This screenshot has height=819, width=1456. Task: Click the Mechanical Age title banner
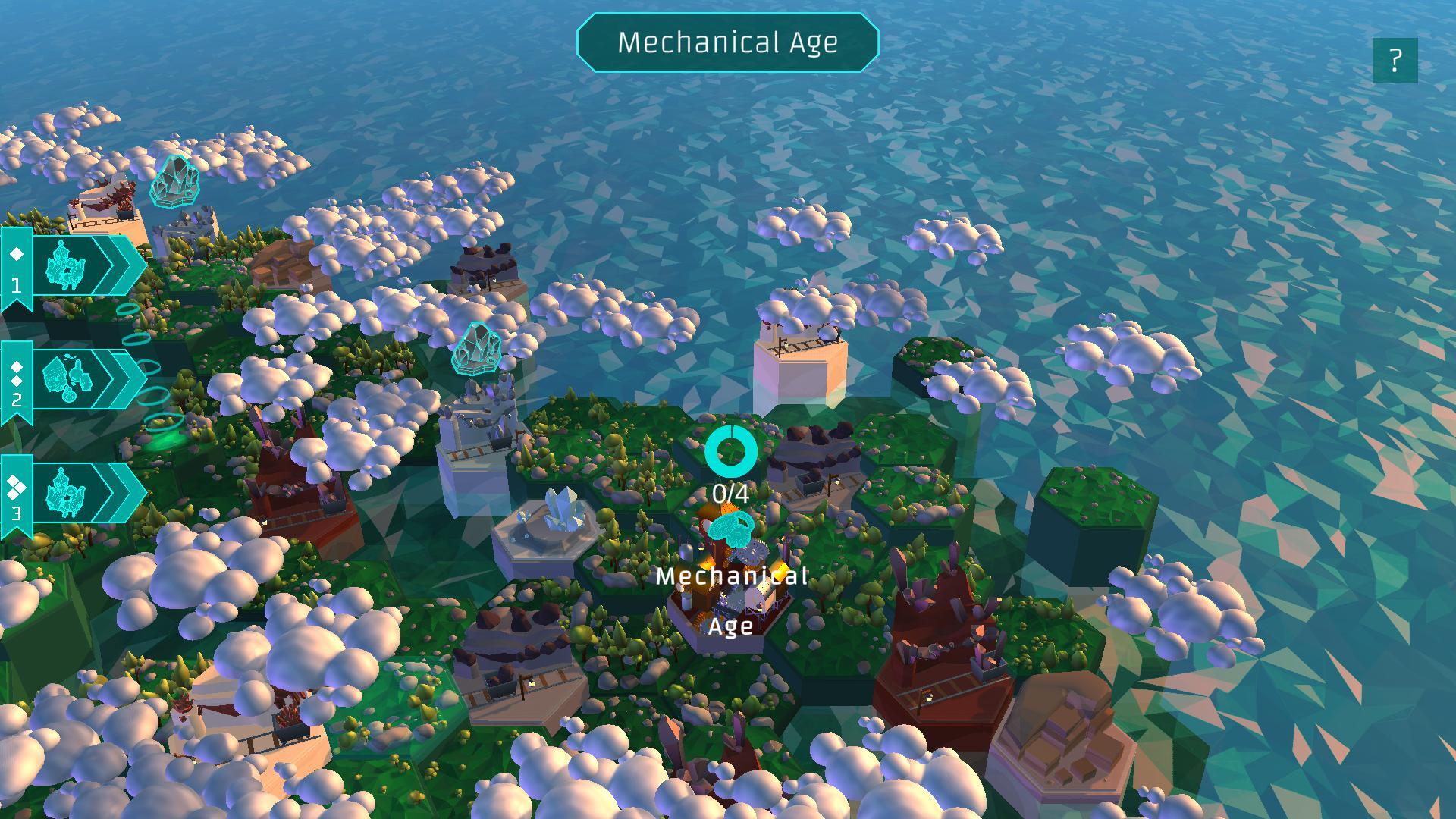tap(728, 43)
